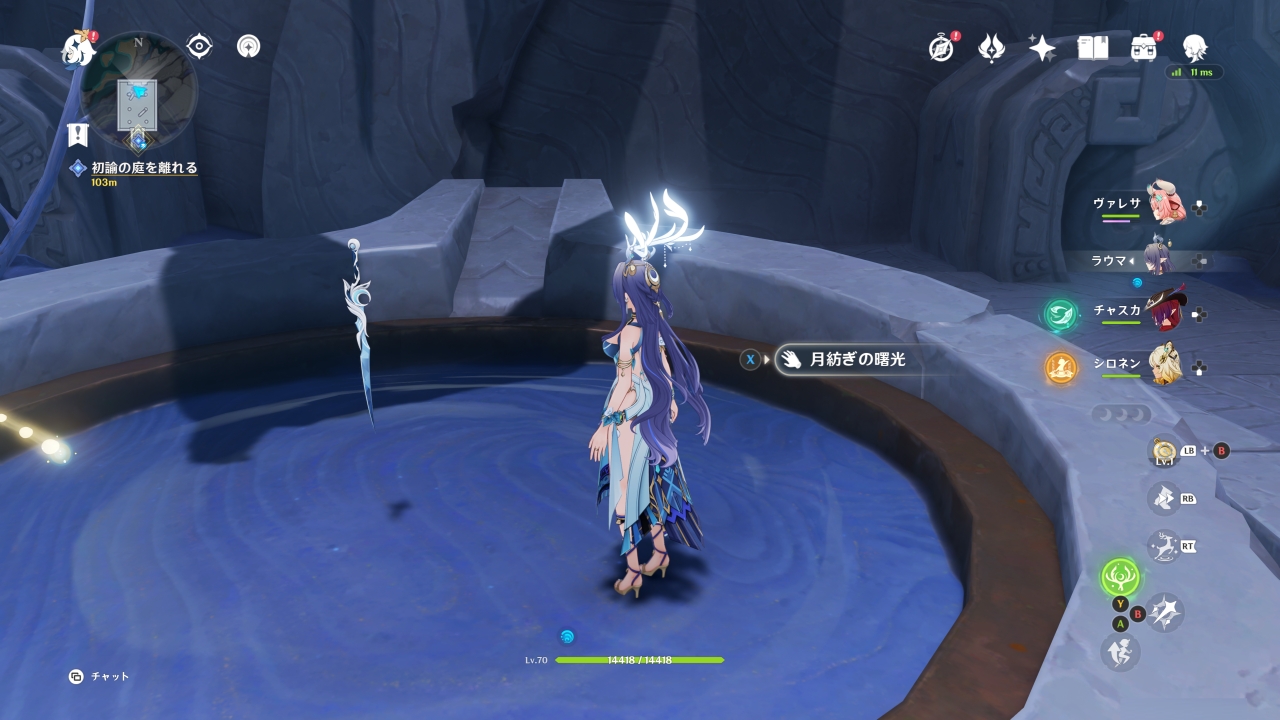Use the golden pocket-watch gadget
The image size is (1280, 720).
pyautogui.click(x=1163, y=452)
